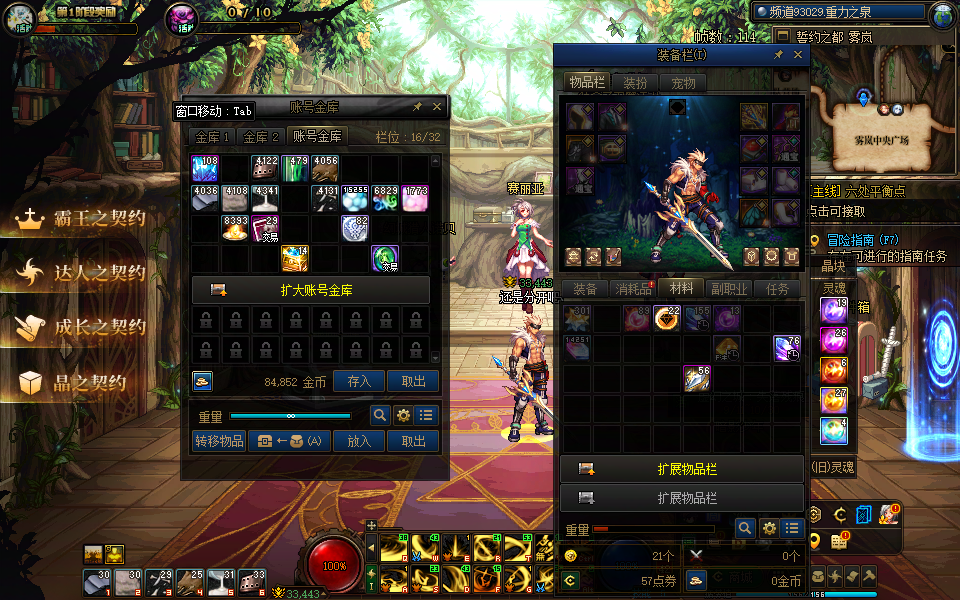Select the 装备 equipment category tab
Screen dimensions: 960x600
point(585,289)
